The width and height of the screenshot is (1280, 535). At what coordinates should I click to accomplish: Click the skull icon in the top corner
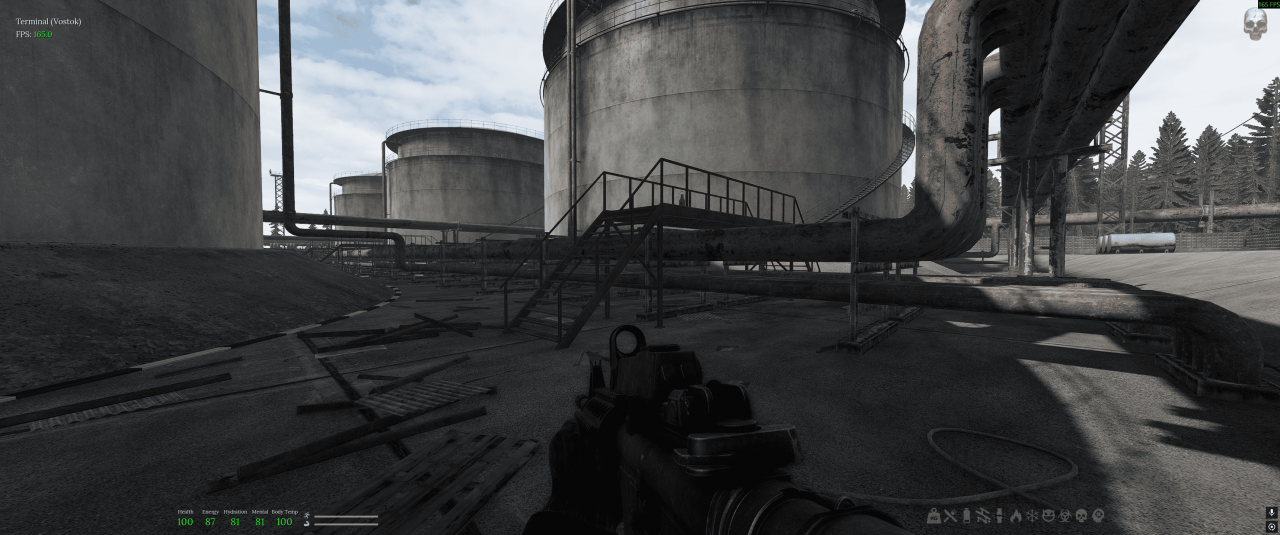pos(1254,25)
